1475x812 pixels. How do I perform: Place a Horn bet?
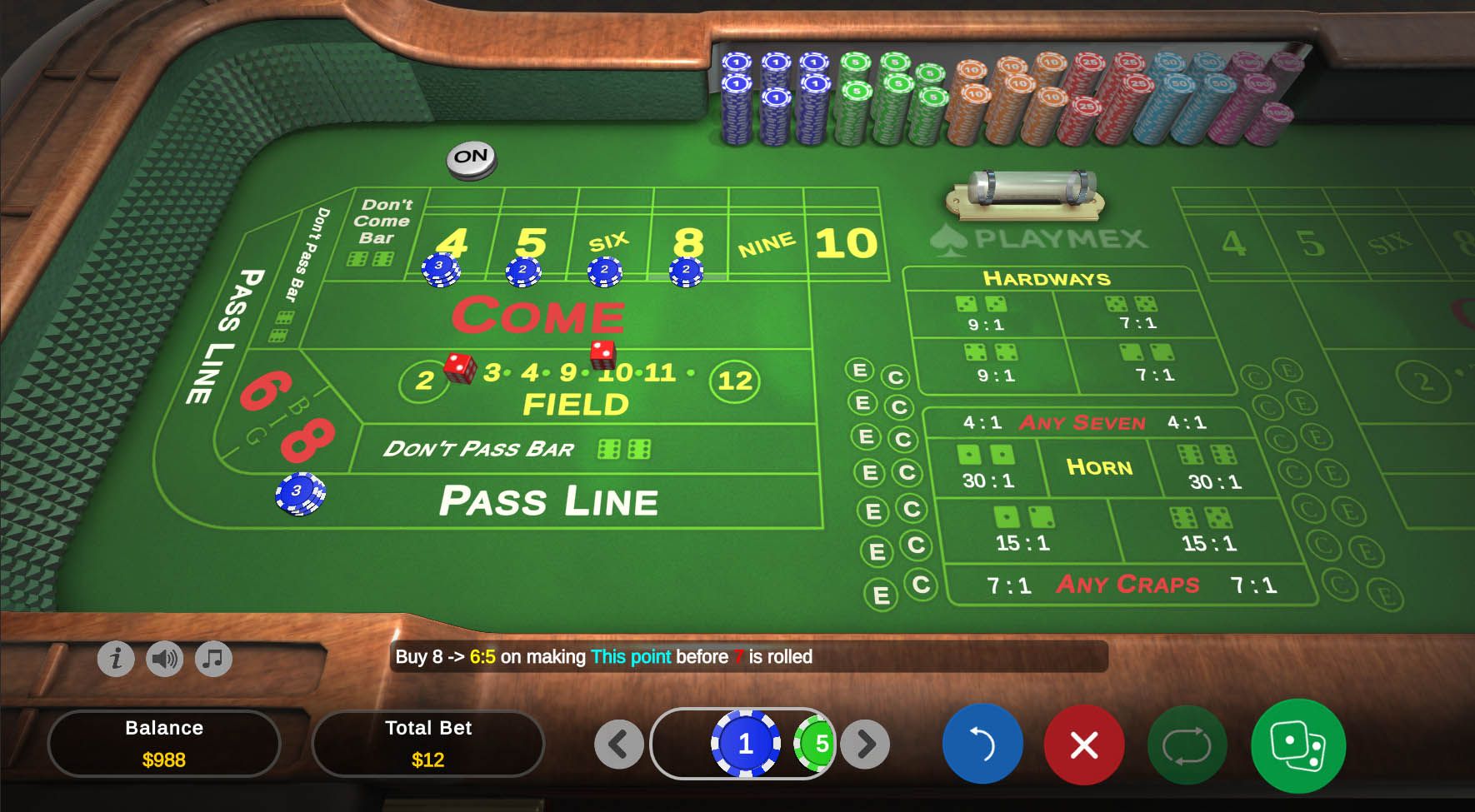[1098, 467]
